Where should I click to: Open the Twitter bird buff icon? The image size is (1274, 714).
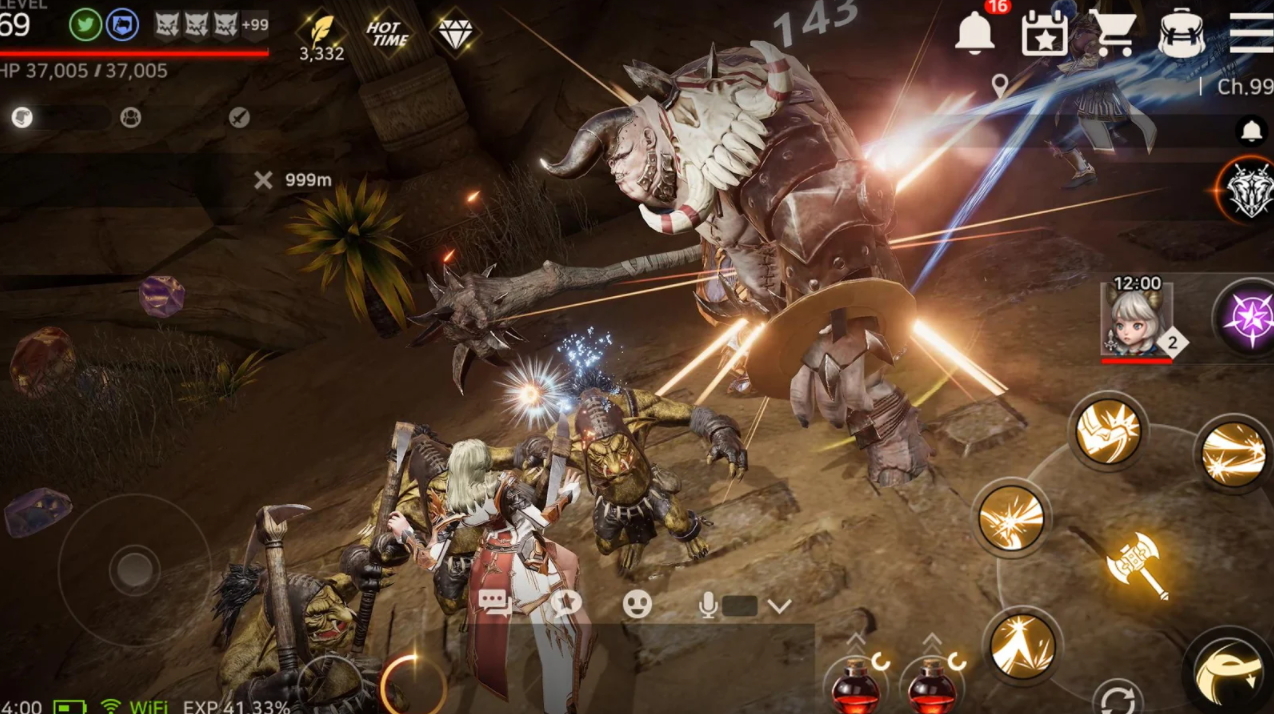85,24
